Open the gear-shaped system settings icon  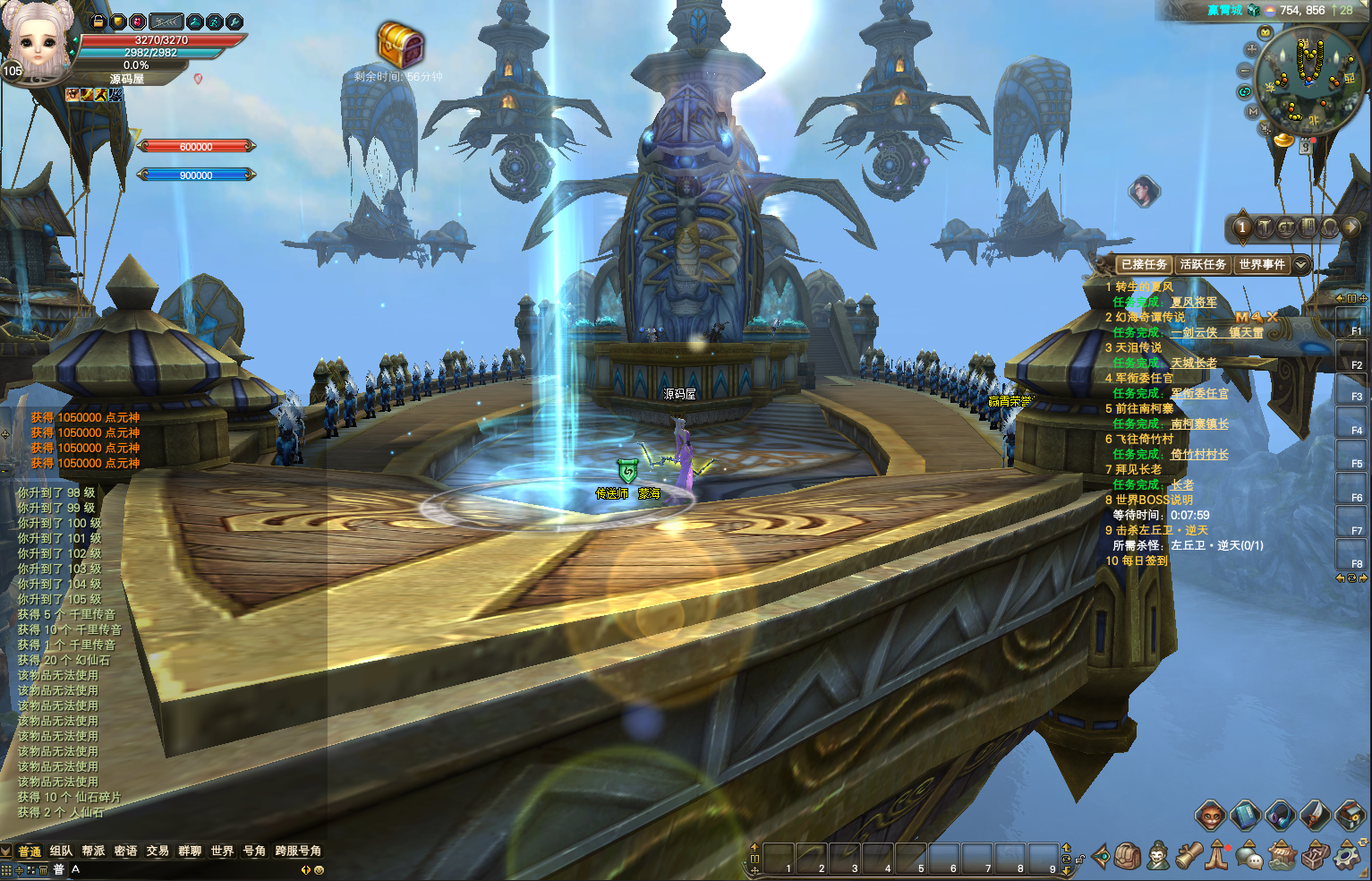[x=1346, y=856]
